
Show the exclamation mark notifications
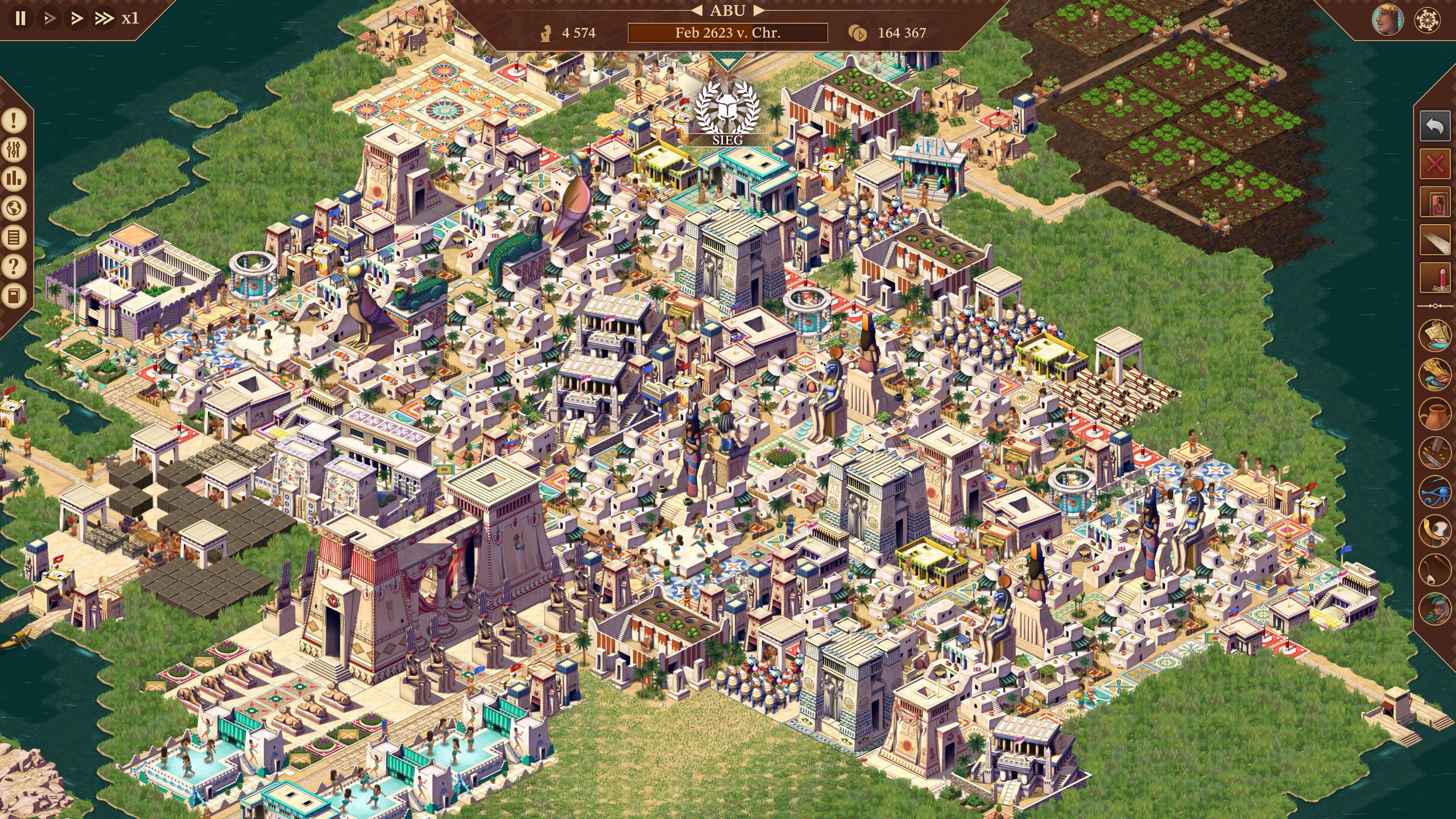coord(14,120)
